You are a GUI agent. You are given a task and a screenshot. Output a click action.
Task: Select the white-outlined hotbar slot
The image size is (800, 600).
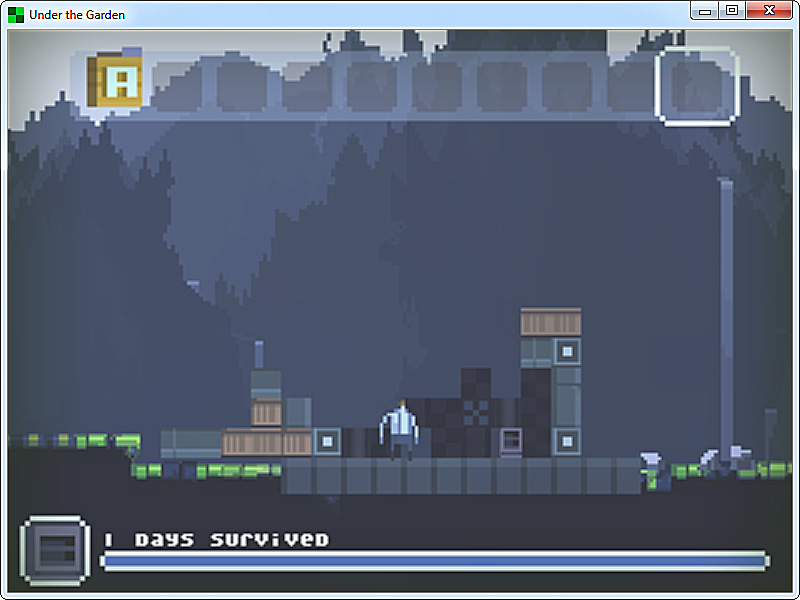click(696, 86)
